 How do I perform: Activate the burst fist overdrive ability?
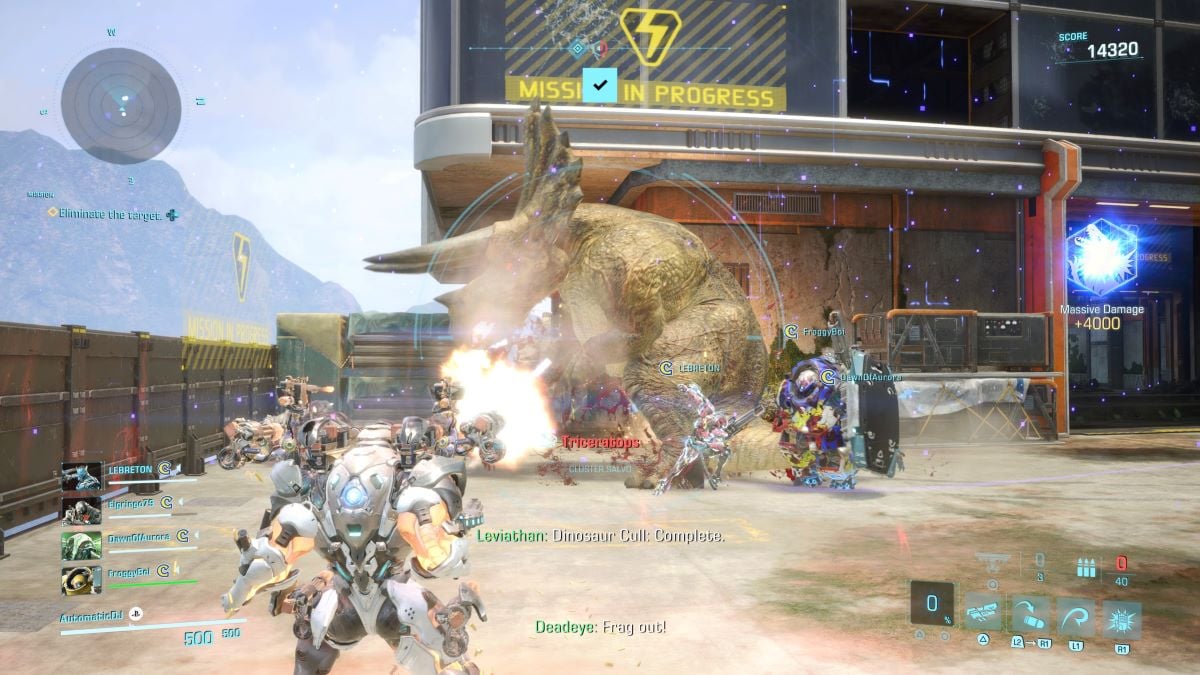1122,620
